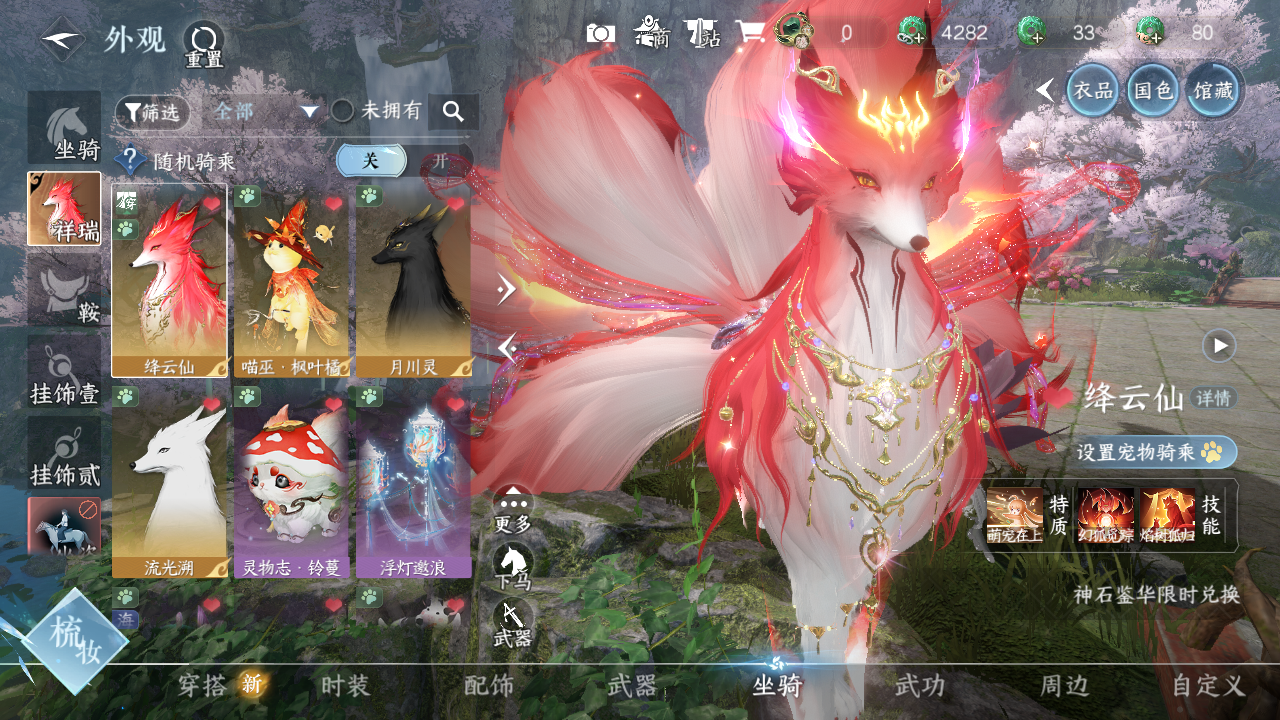Open the 鞍 saddle category
Screen dimensions: 1280x720
point(64,290)
